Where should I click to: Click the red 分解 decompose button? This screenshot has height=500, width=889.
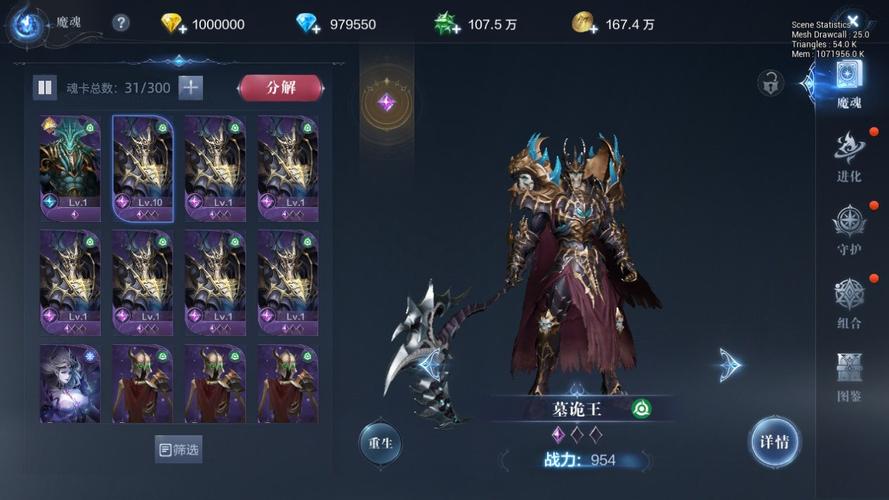tap(281, 88)
